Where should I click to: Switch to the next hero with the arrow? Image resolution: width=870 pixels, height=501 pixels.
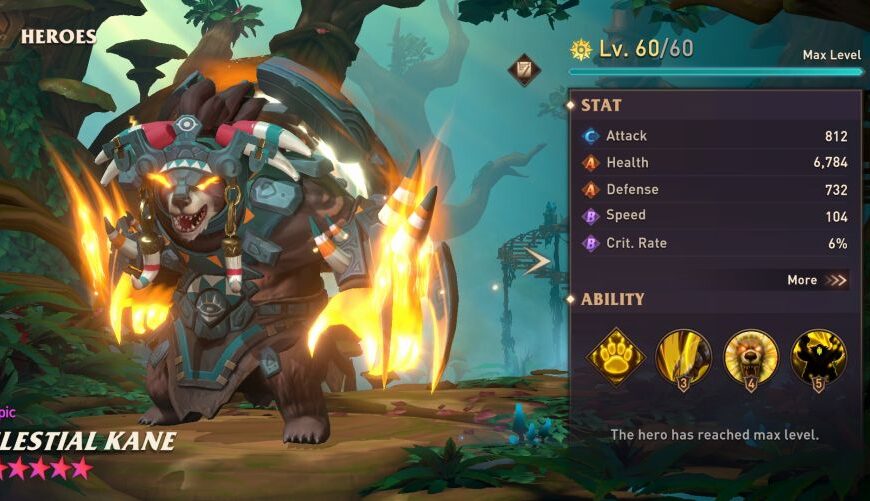537,262
